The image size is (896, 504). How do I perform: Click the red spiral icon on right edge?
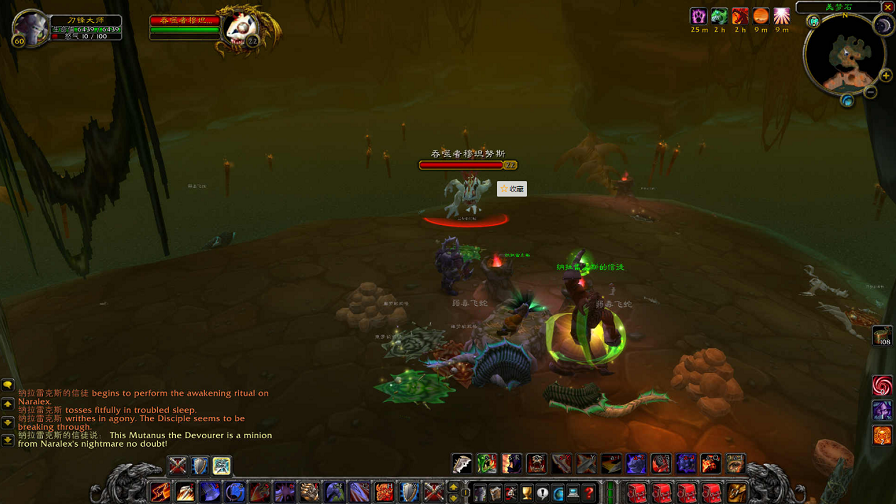(882, 385)
